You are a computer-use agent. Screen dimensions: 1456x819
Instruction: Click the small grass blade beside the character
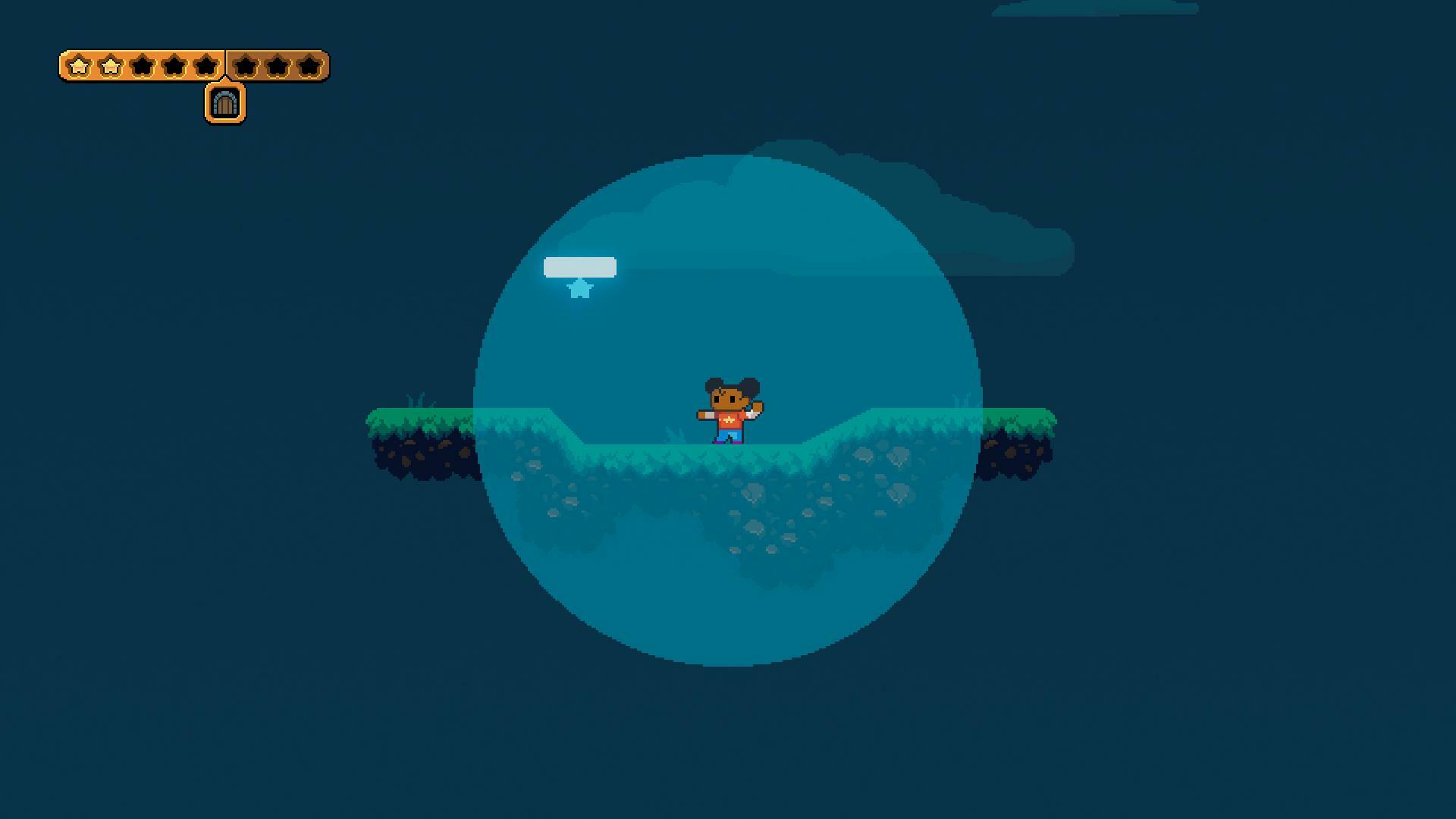point(675,432)
